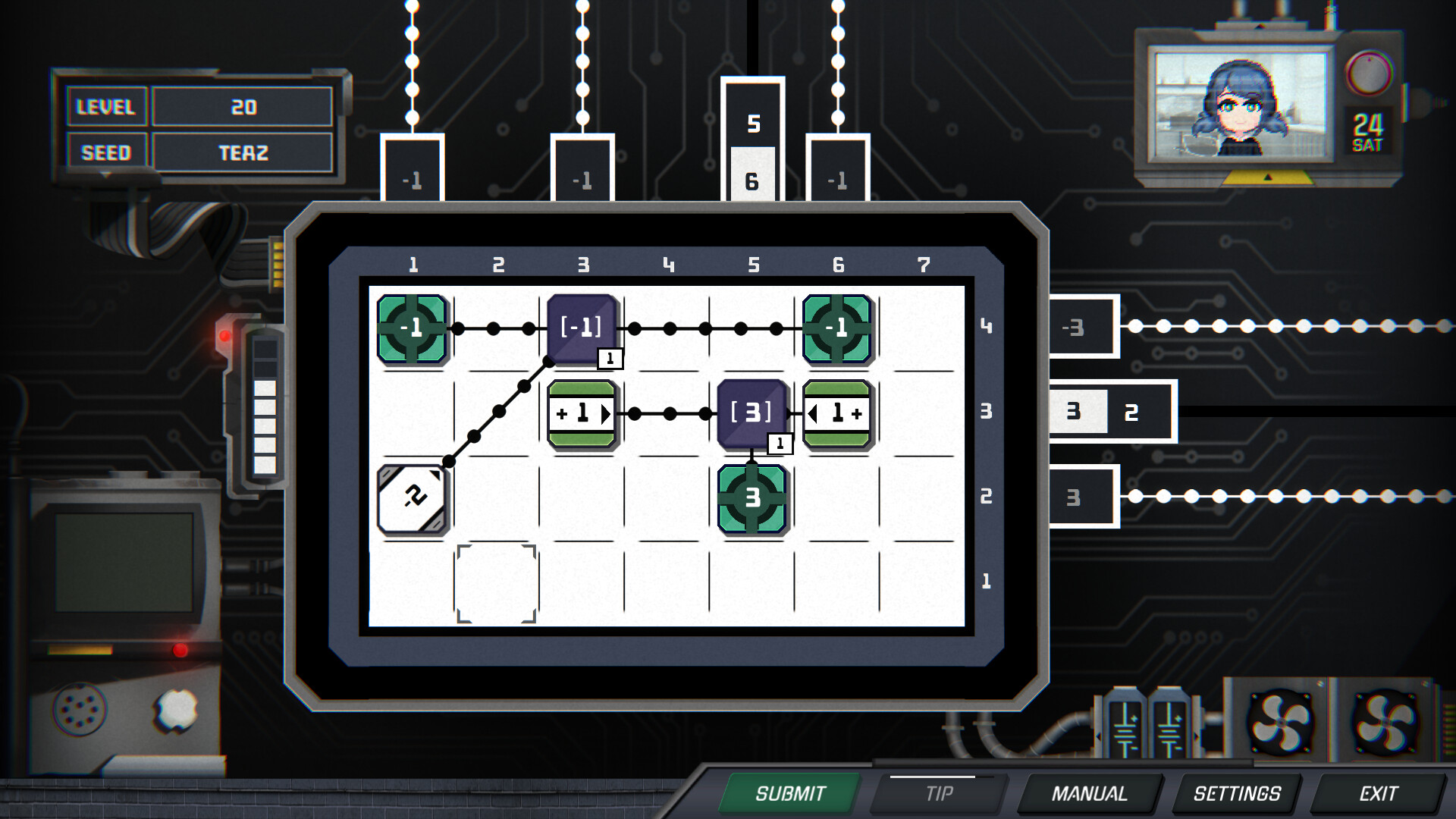Screen dimensions: 1456x819
Task: Click the purple [3] bracket node
Action: [753, 414]
